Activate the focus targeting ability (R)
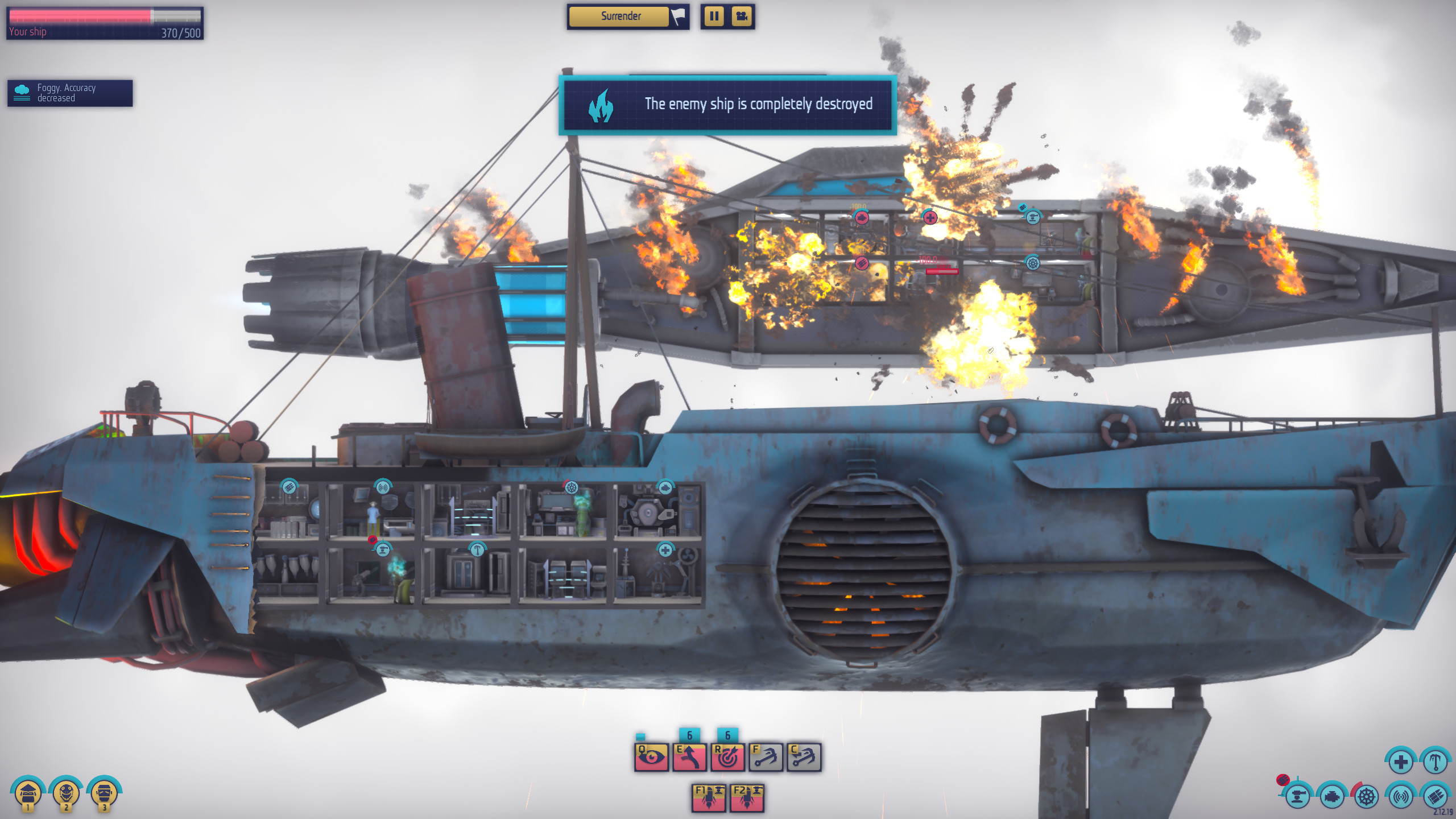 728,757
